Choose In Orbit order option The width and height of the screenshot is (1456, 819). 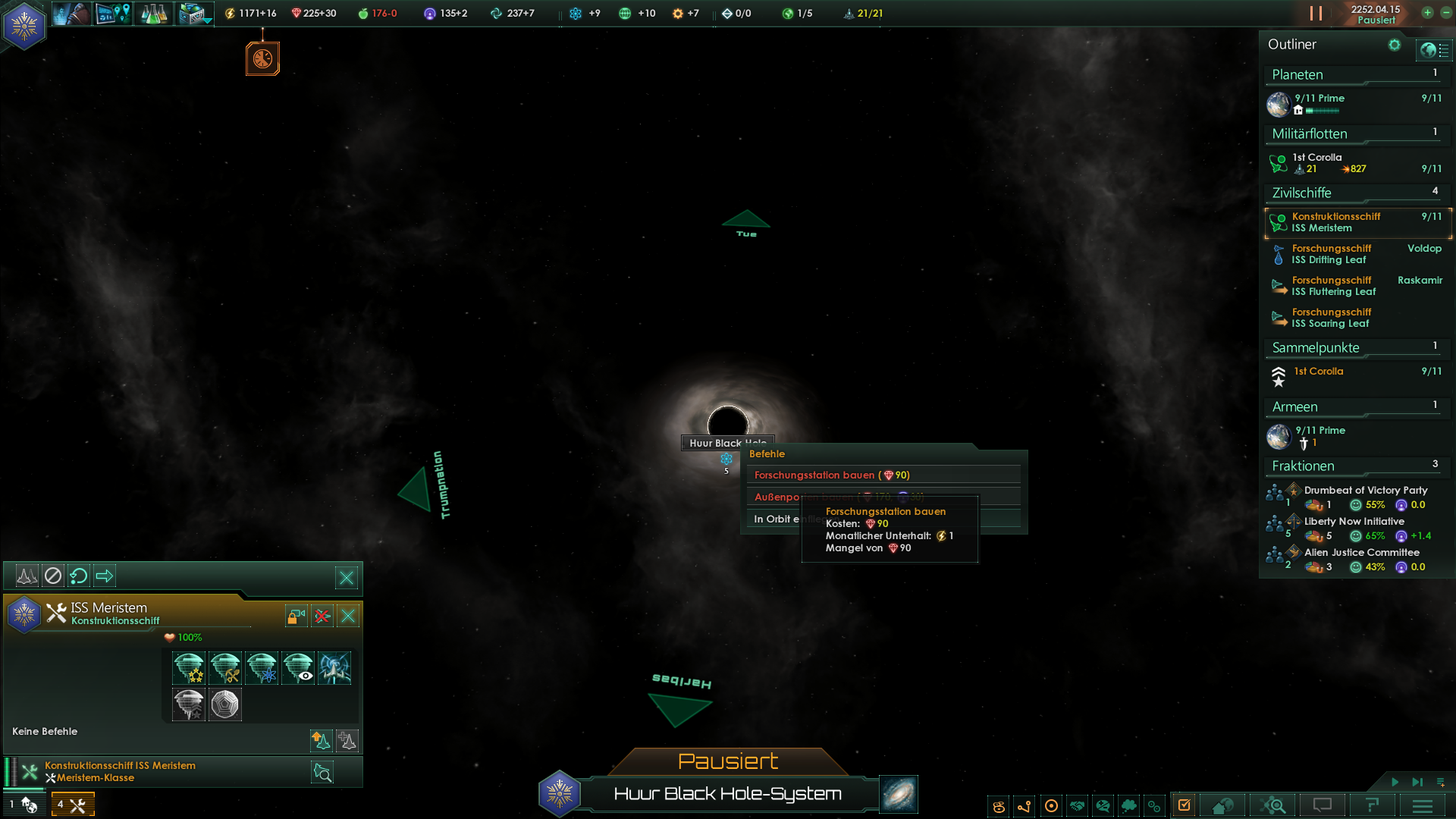tap(773, 519)
